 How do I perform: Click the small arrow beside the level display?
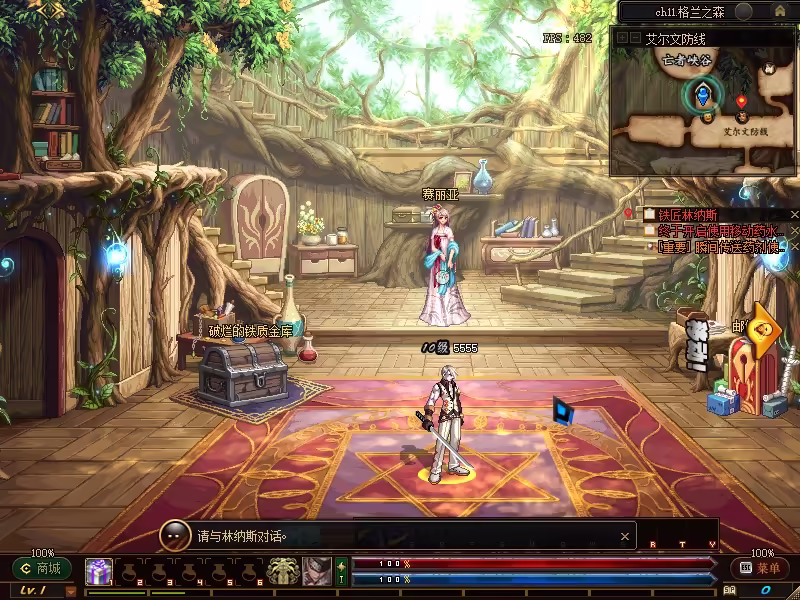pyautogui.click(x=71, y=591)
